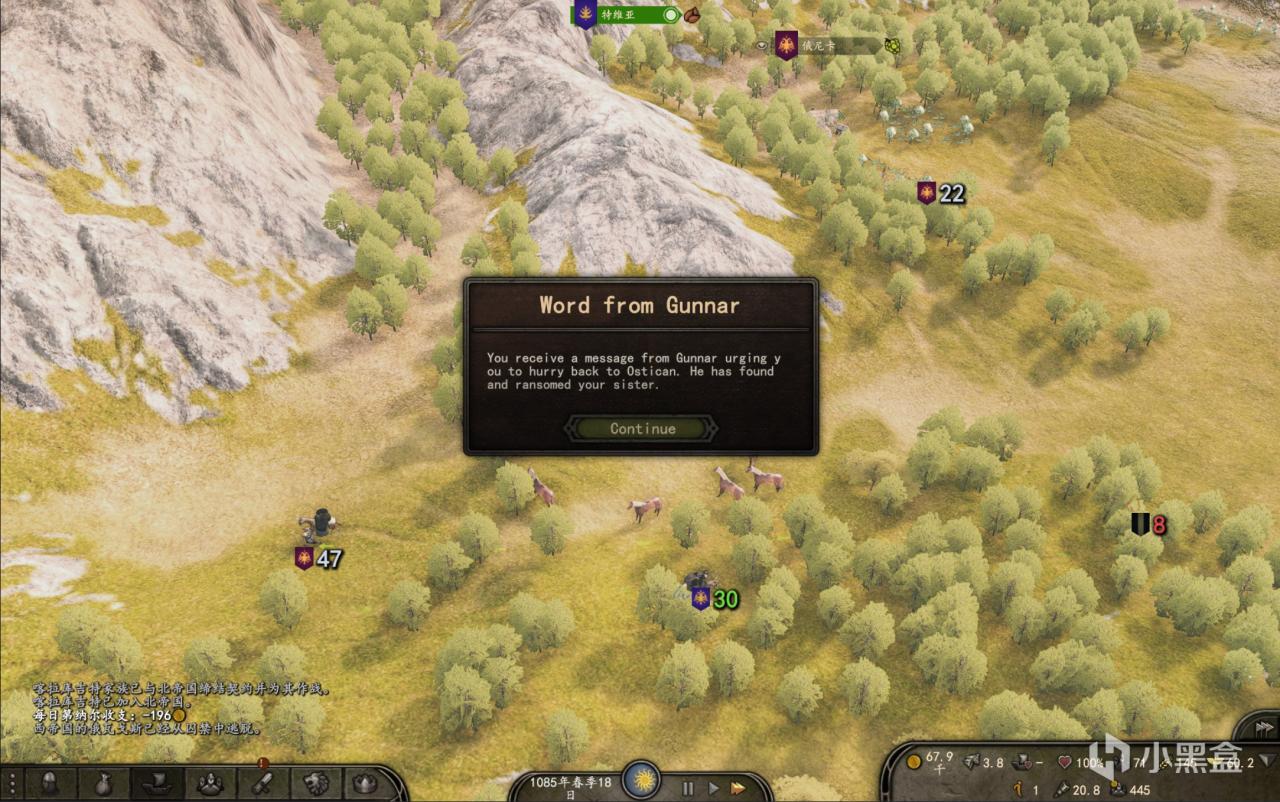
Task: Open the kingdom screen with crown icon
Action: click(x=366, y=783)
